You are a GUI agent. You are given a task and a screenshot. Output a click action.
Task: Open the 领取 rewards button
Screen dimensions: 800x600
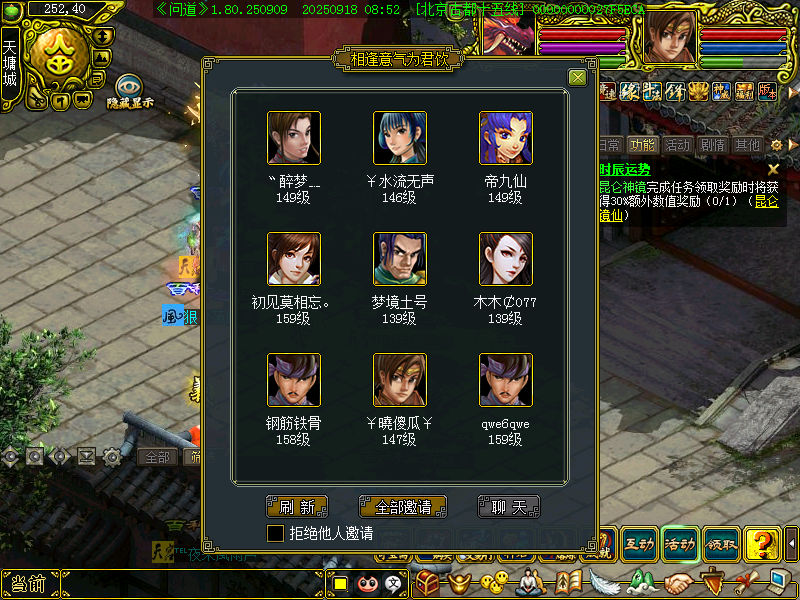721,543
